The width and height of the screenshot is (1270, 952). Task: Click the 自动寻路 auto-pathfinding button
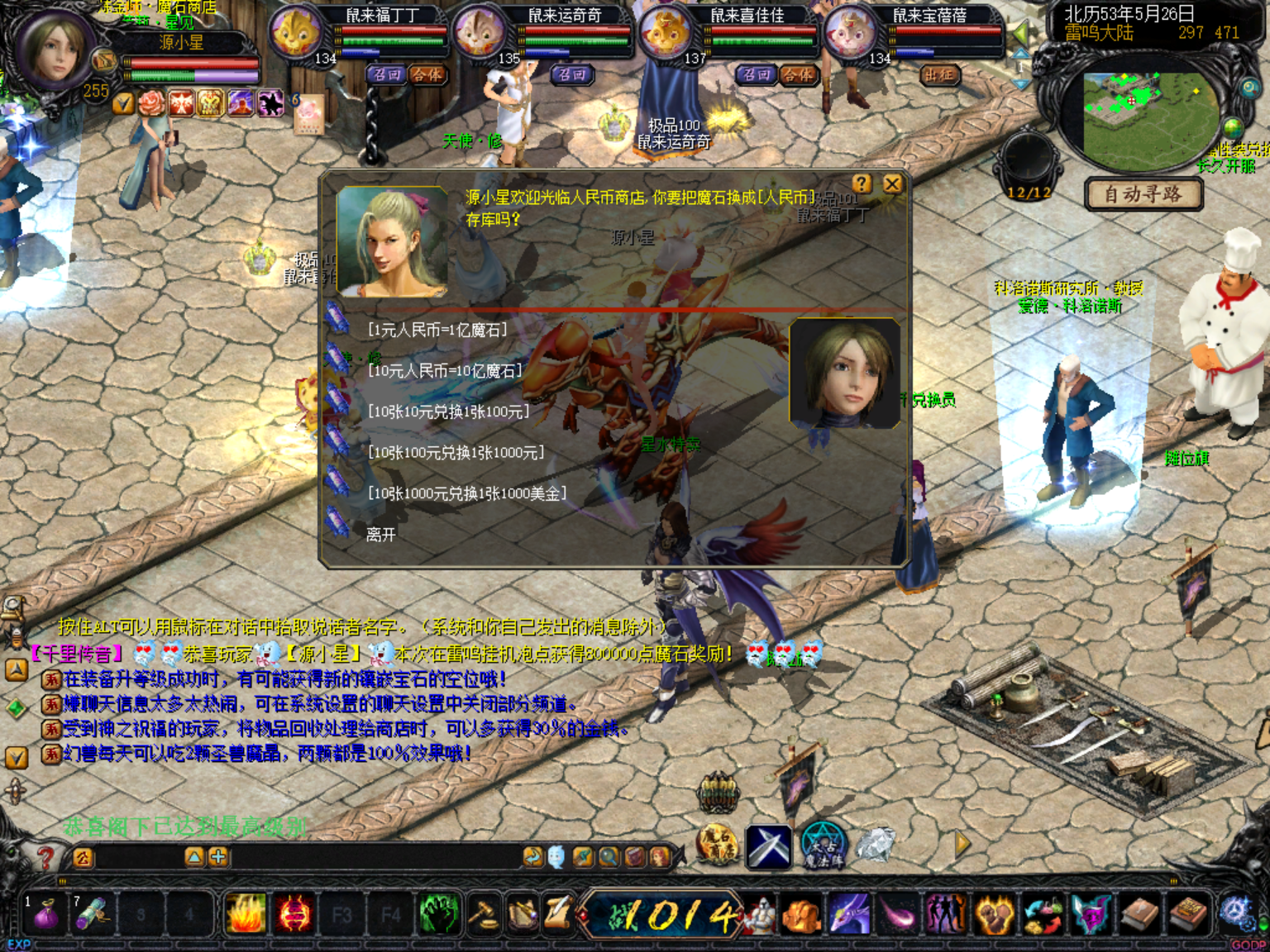pos(1143,194)
